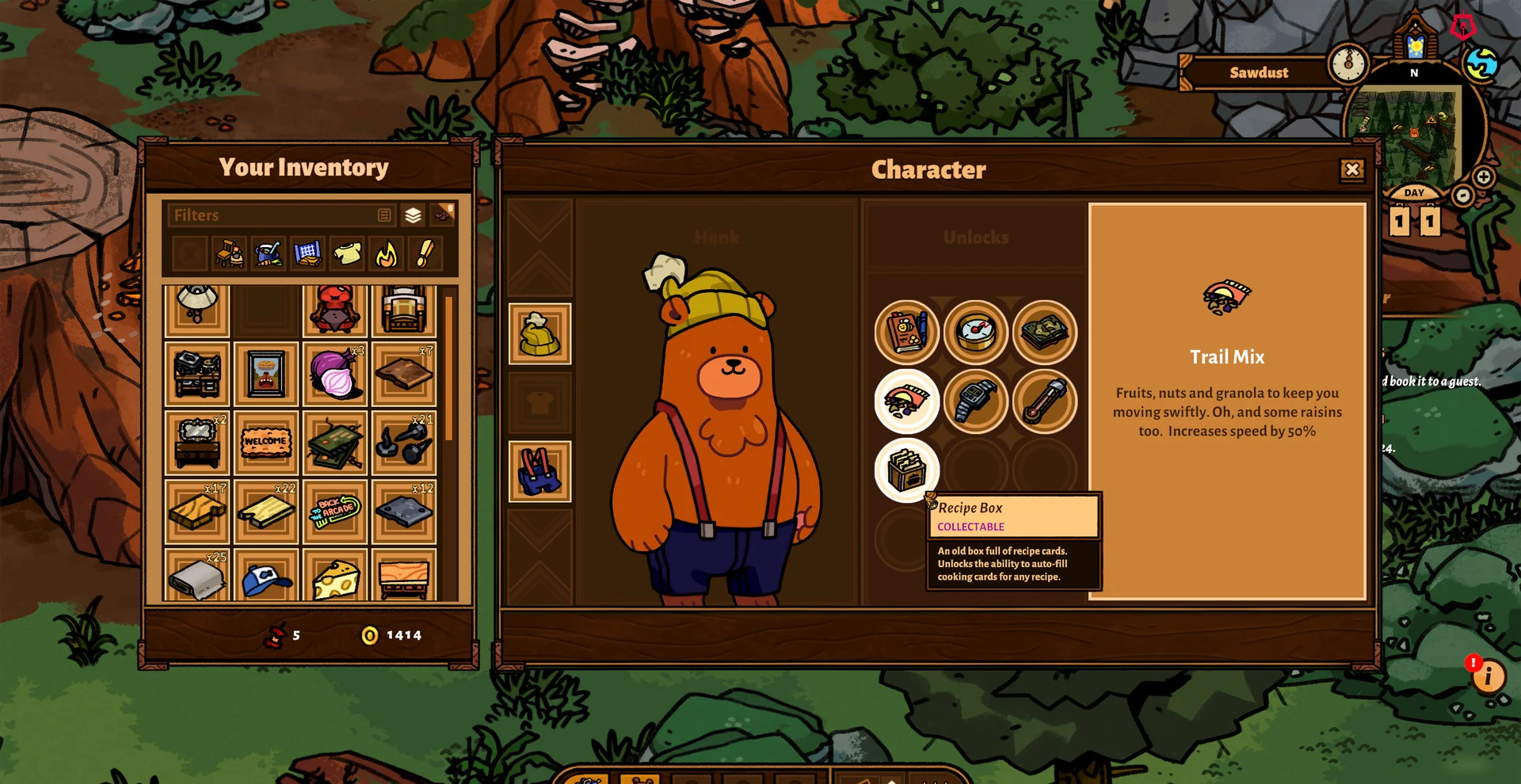Filter inventory by furniture chair icon

[x=230, y=254]
